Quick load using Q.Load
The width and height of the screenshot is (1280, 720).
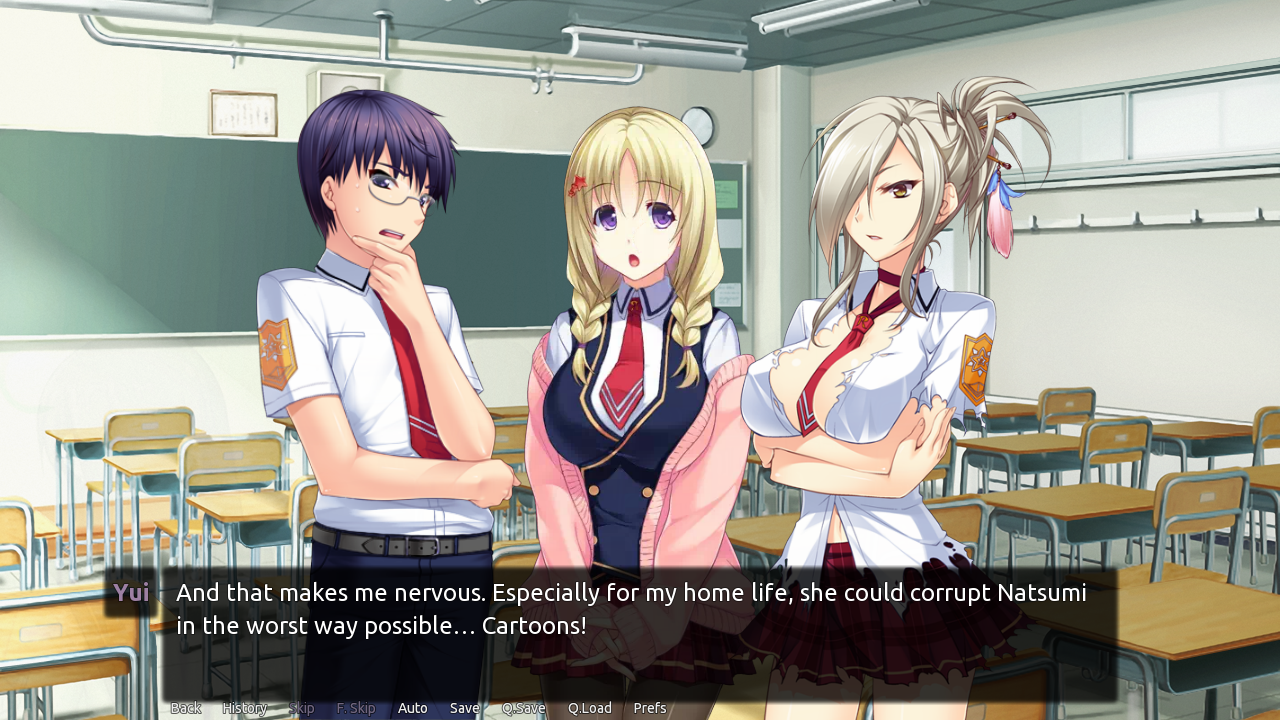(589, 707)
